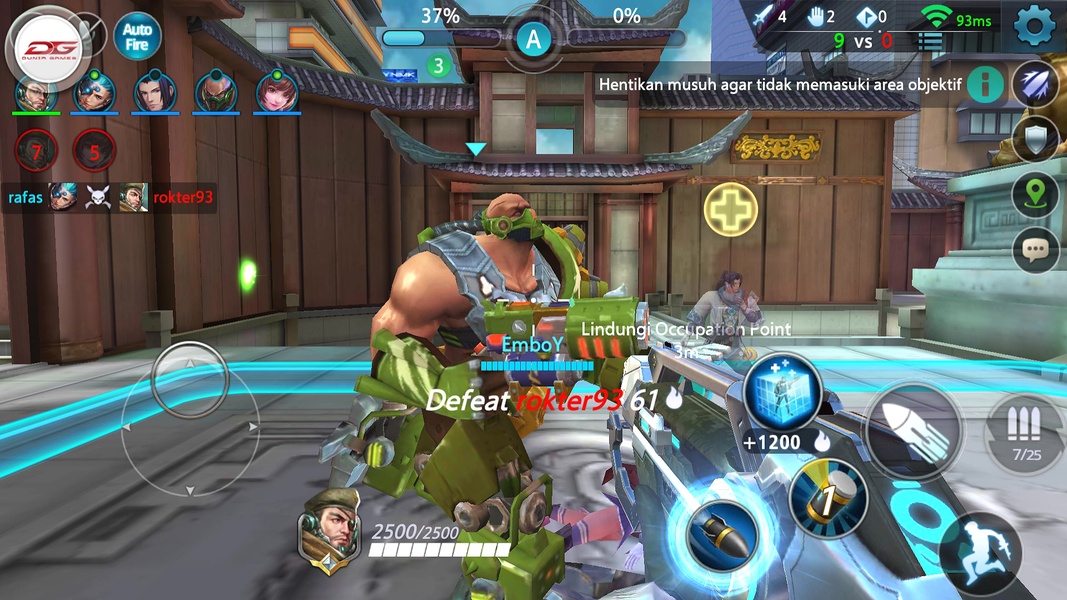The image size is (1067, 600).
Task: Open the chat speech bubble
Action: [x=1035, y=250]
